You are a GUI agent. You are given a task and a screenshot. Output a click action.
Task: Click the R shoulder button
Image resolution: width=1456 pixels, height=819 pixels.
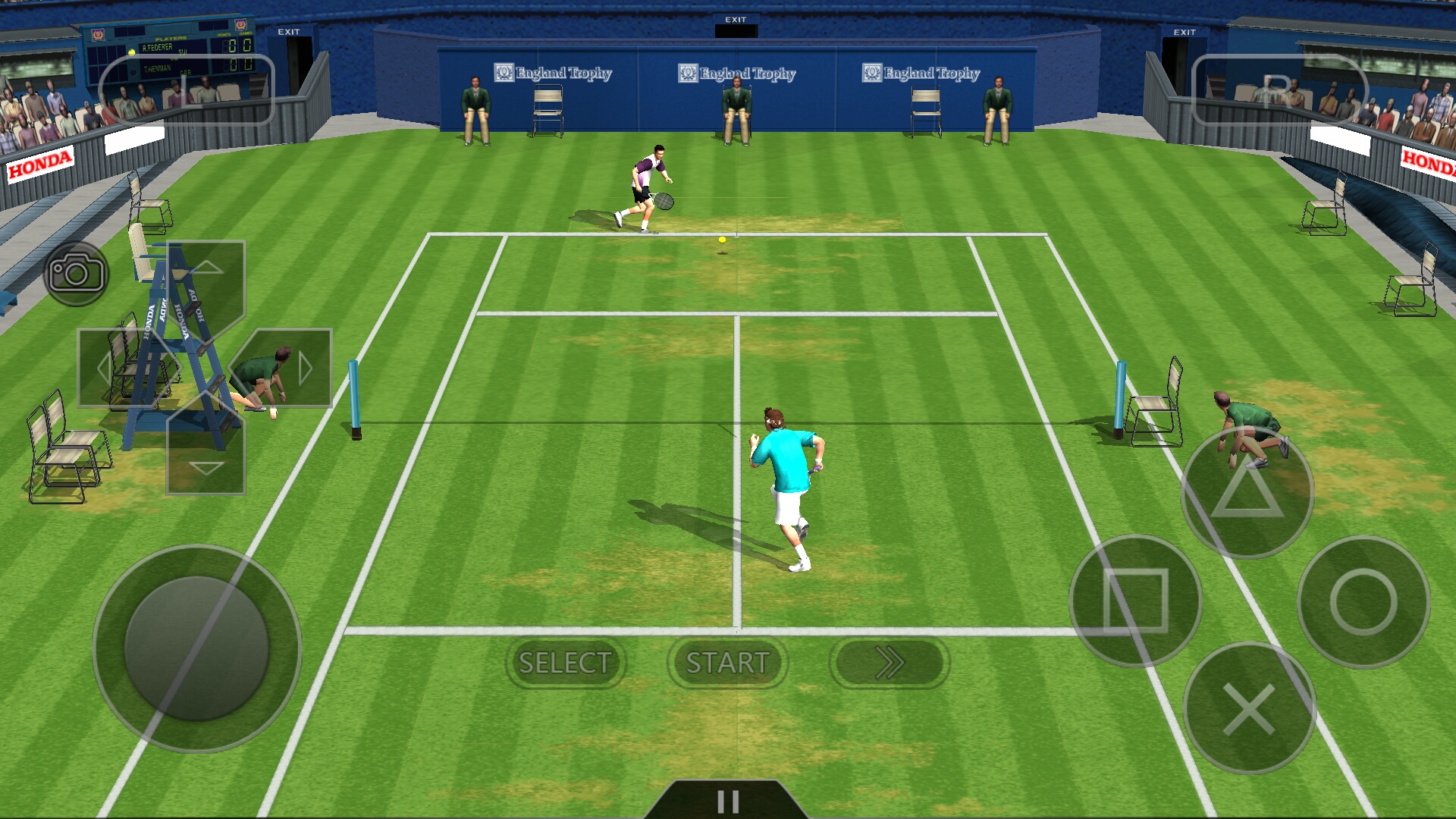click(x=1279, y=89)
